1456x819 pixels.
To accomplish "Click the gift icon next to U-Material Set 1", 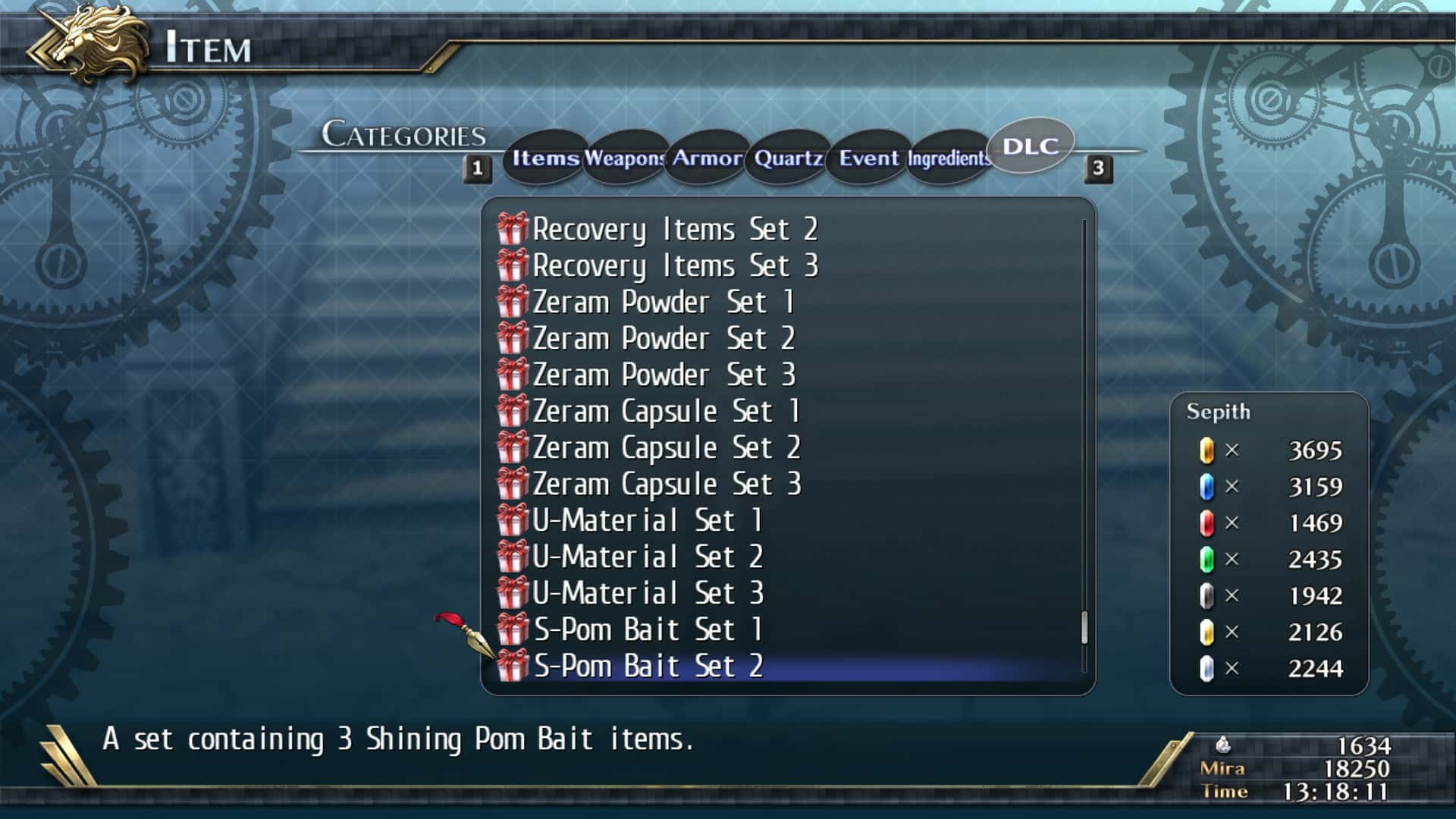I will (x=513, y=519).
